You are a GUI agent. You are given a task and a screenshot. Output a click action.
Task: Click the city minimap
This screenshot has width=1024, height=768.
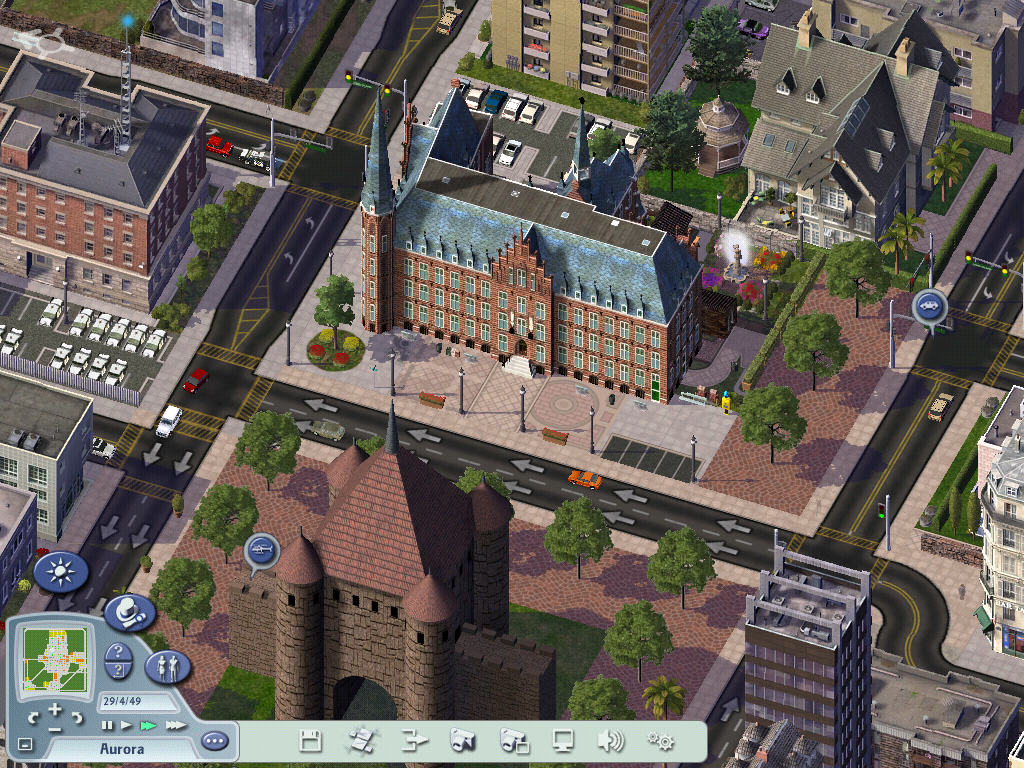point(55,660)
